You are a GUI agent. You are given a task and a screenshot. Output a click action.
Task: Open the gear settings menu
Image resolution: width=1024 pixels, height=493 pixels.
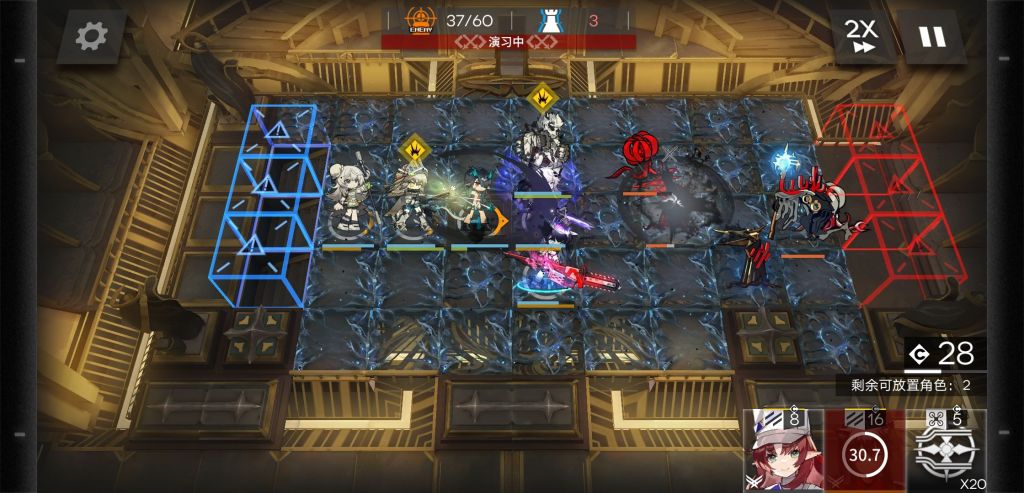click(91, 37)
